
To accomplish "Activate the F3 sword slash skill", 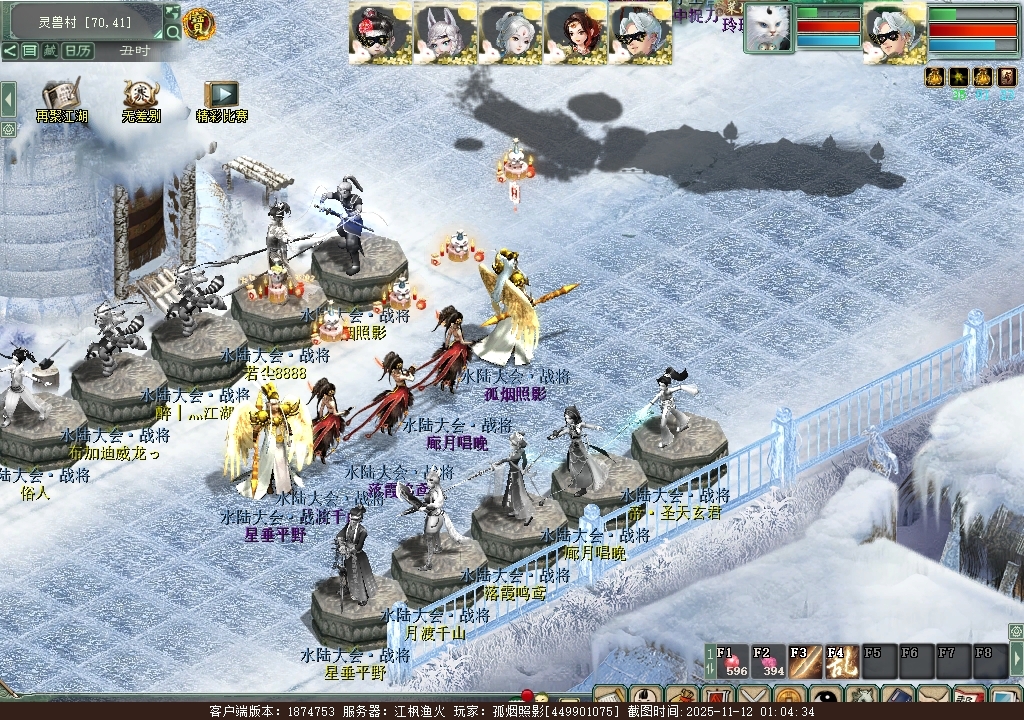I will pos(805,662).
